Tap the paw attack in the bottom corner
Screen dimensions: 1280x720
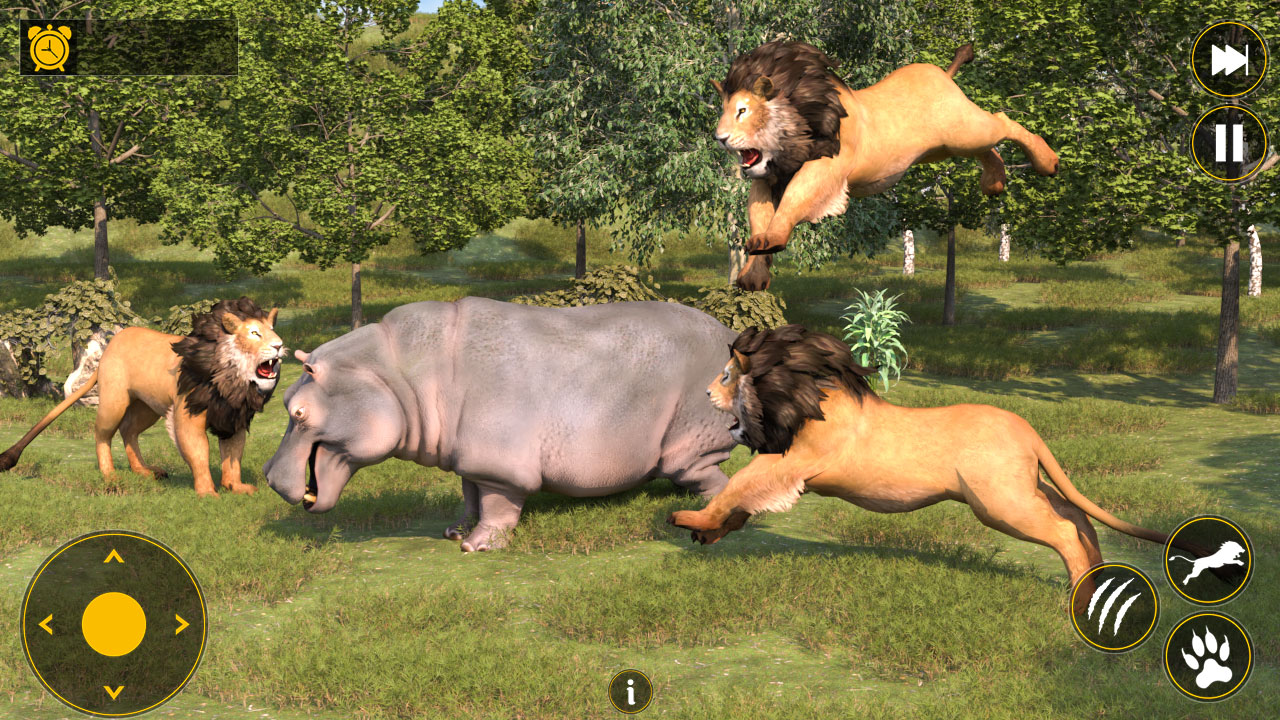click(1203, 655)
